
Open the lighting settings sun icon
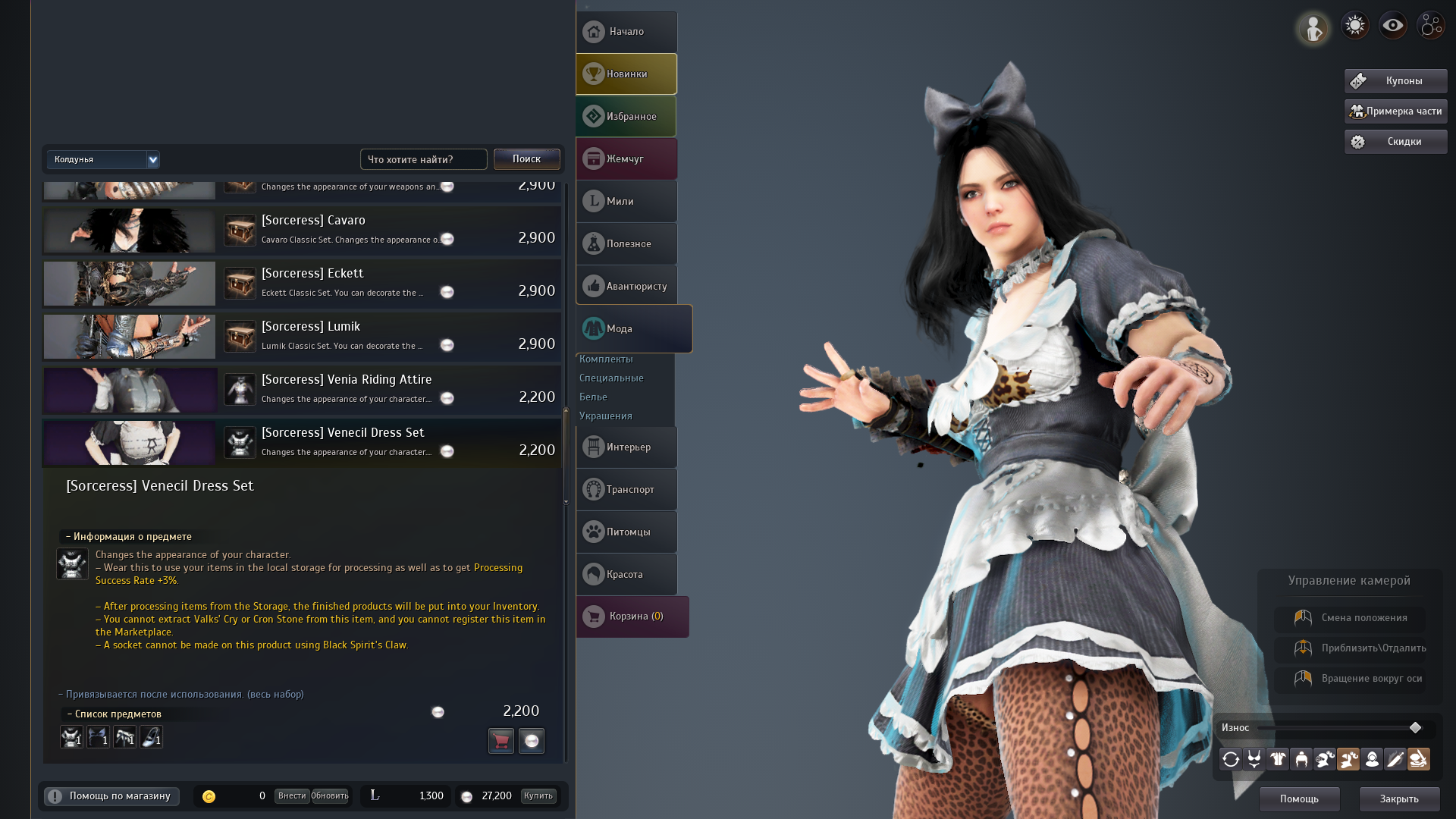click(x=1355, y=25)
